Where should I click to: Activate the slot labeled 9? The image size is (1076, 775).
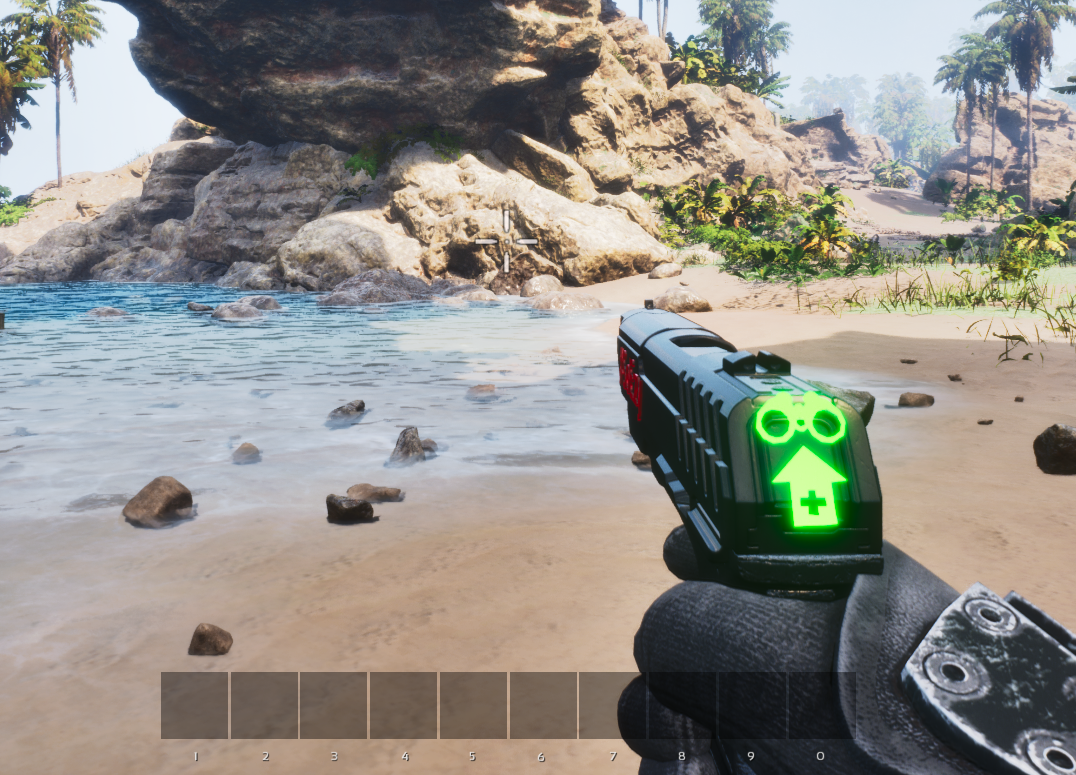pos(752,705)
